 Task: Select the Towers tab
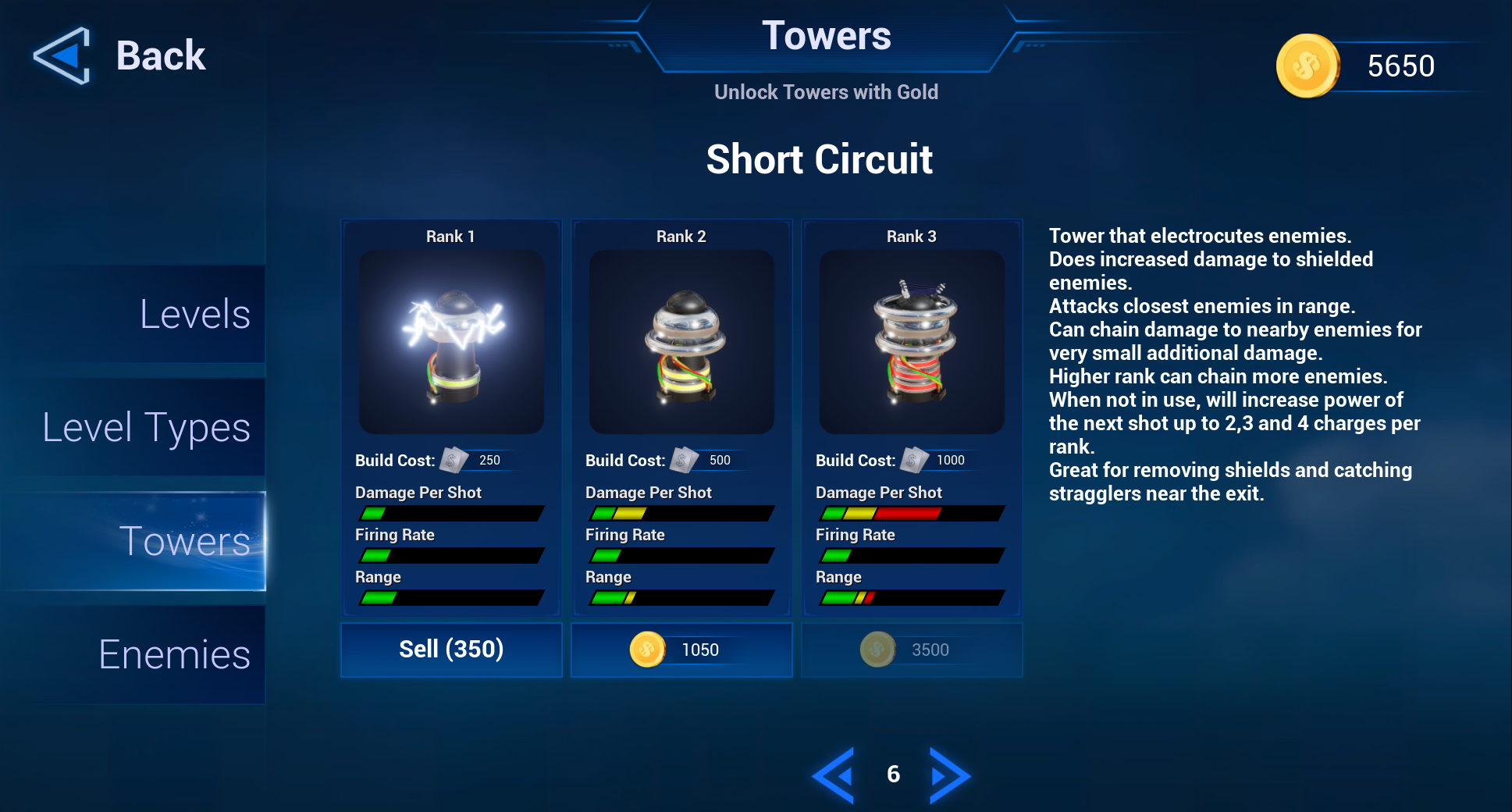click(x=184, y=541)
